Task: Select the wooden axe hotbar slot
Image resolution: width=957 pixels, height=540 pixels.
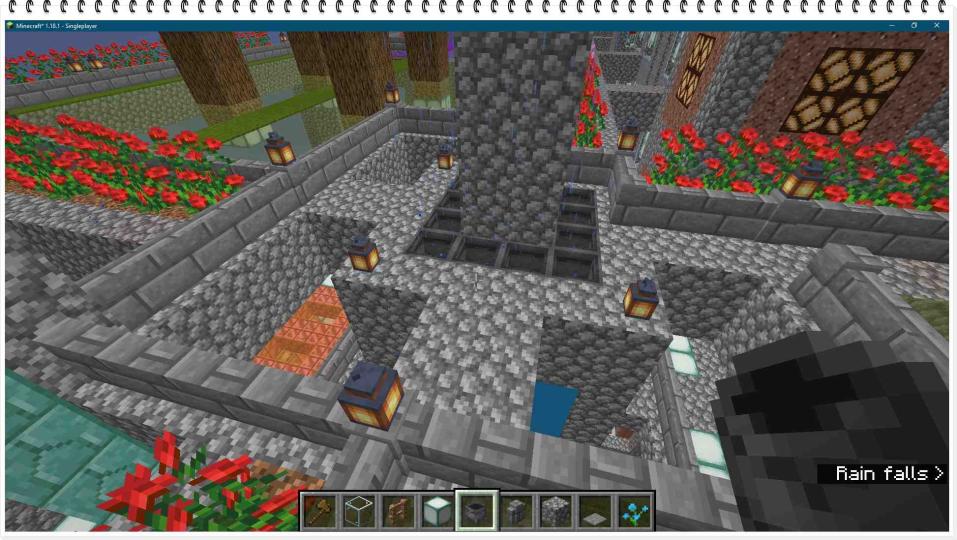Action: point(320,511)
